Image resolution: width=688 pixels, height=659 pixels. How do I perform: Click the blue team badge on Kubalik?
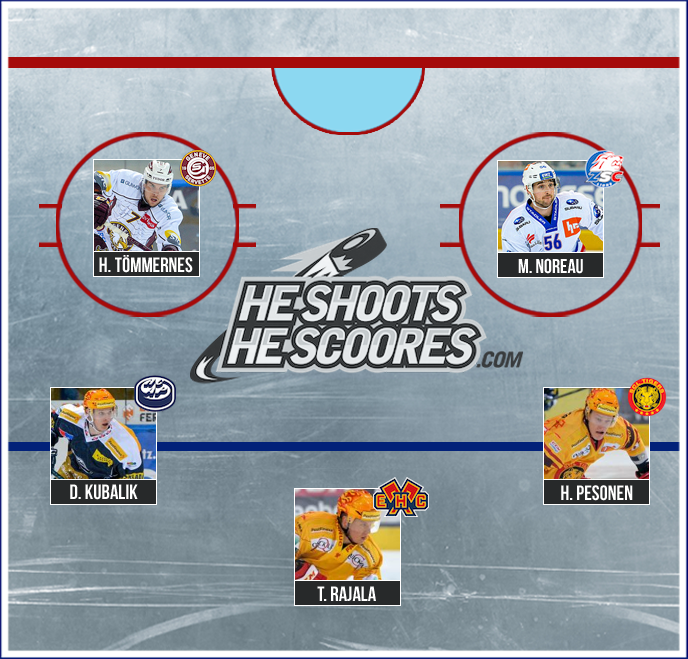pos(155,391)
